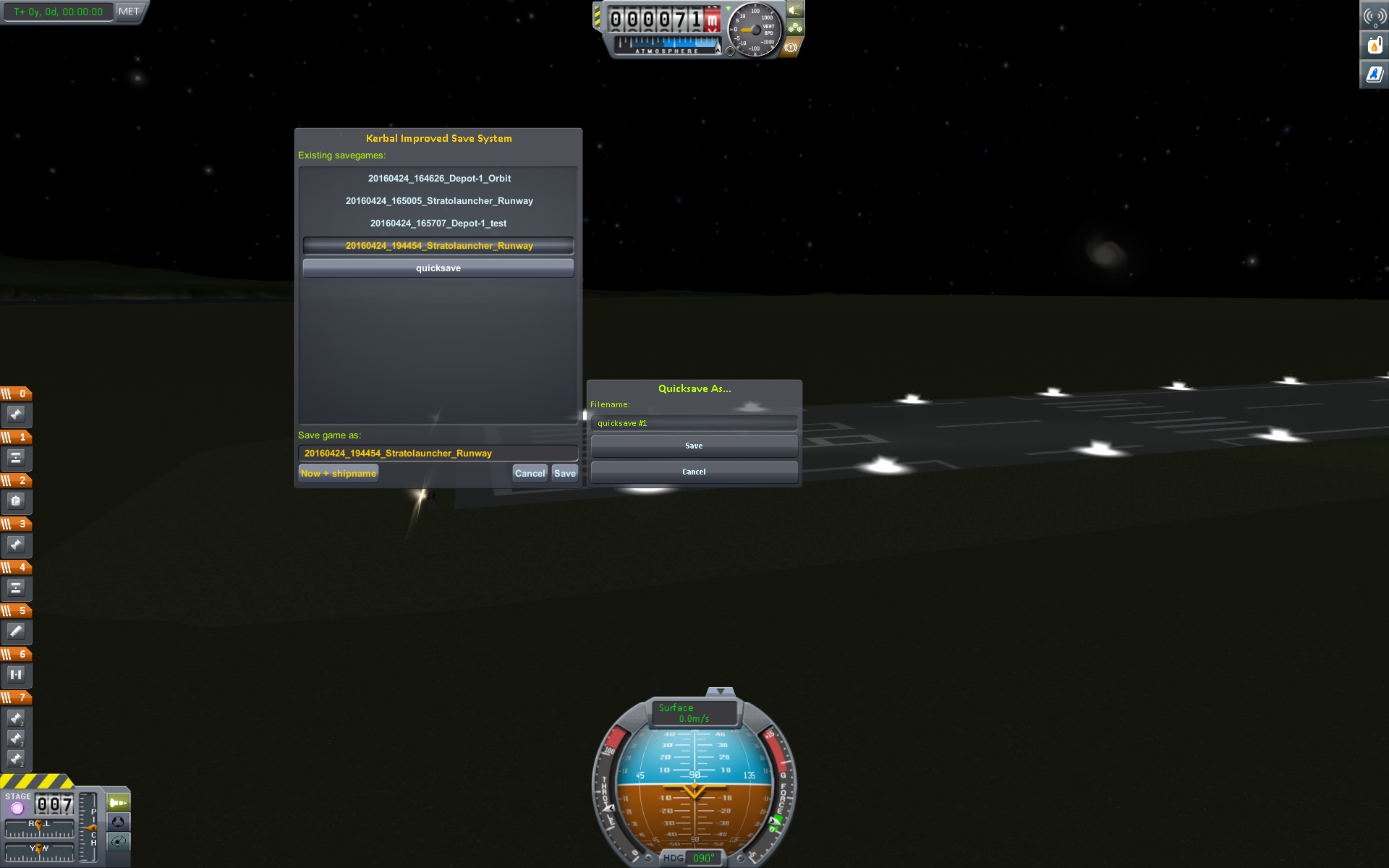Open the rocket book toolbar button
Screen dimensions: 1389x868
pyautogui.click(x=1374, y=75)
